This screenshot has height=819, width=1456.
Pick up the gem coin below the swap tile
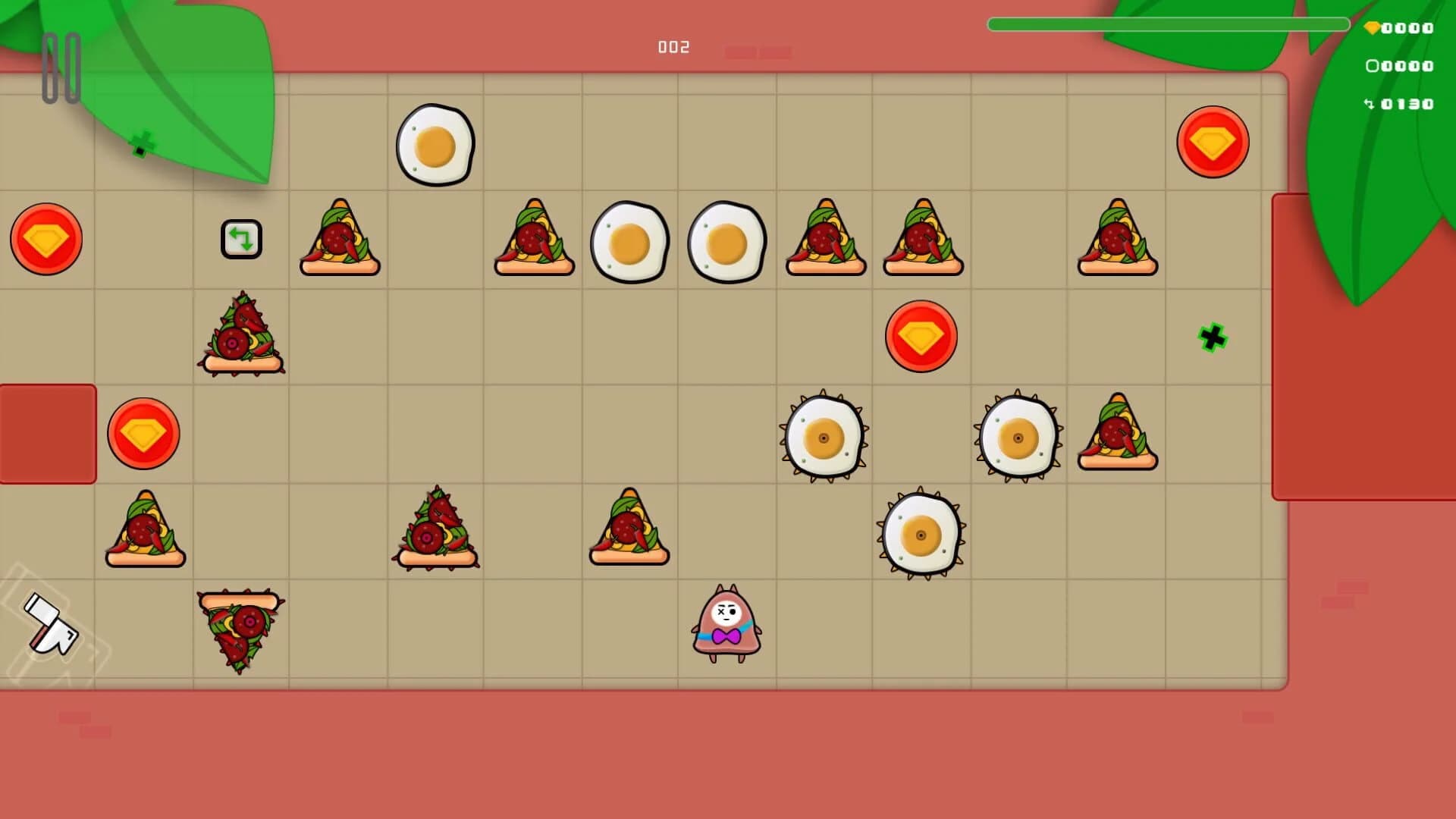click(144, 434)
